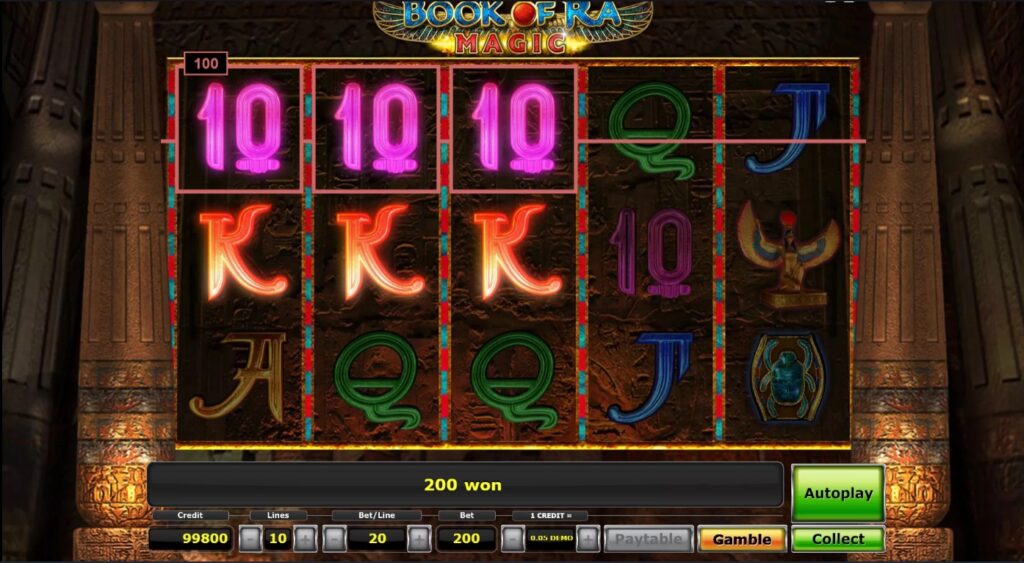Gamble the current winnings

(x=741, y=539)
